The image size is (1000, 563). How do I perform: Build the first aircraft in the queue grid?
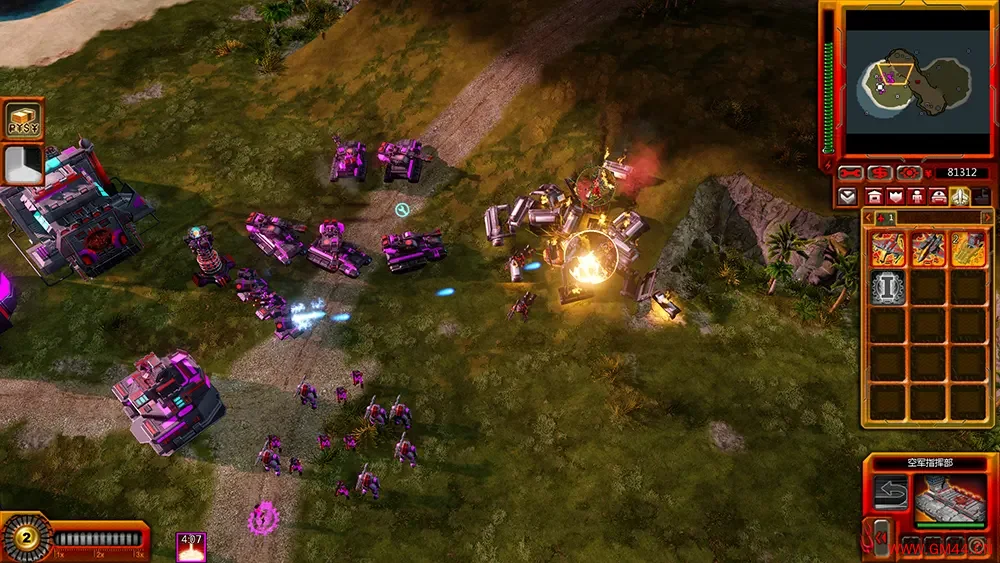pyautogui.click(x=888, y=247)
